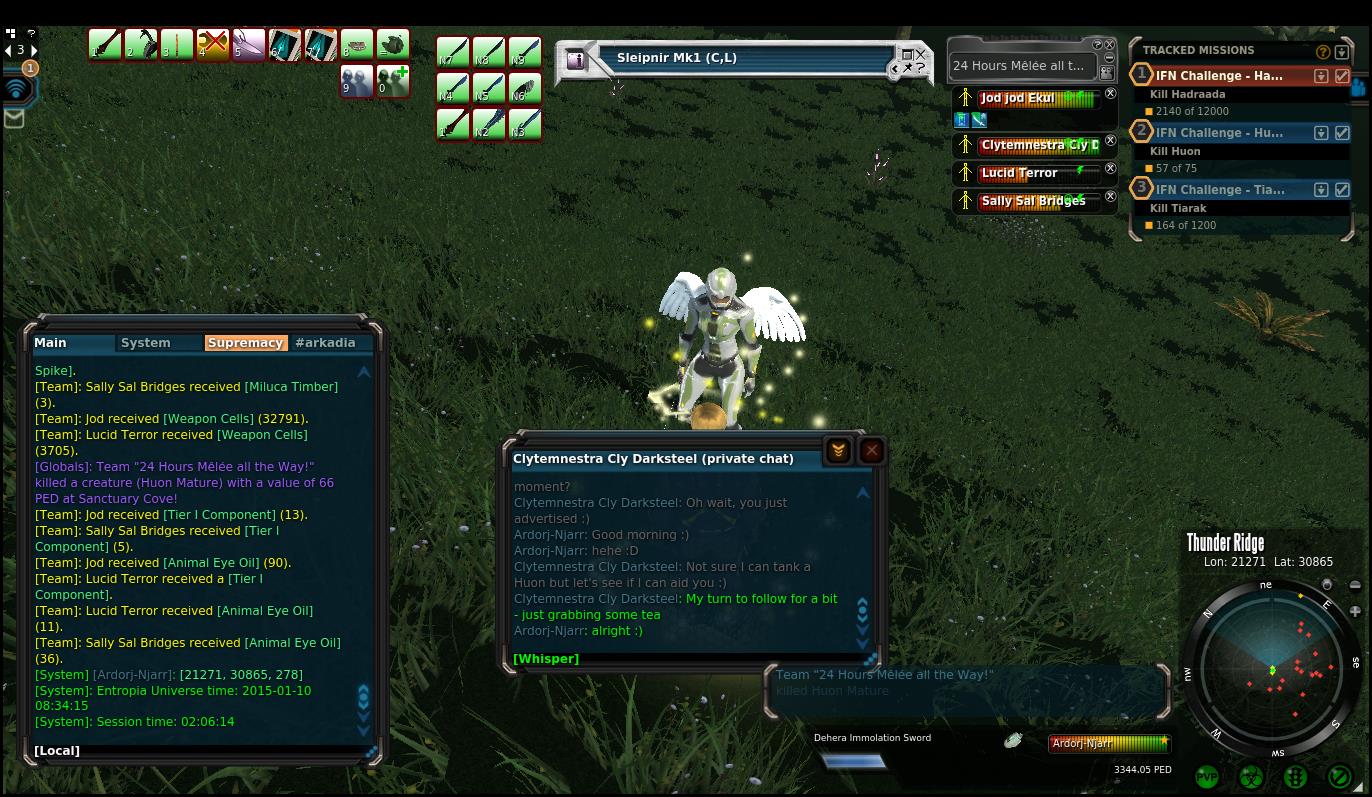Toggle the green PVP status icon
The image size is (1372, 797).
pyautogui.click(x=1208, y=776)
